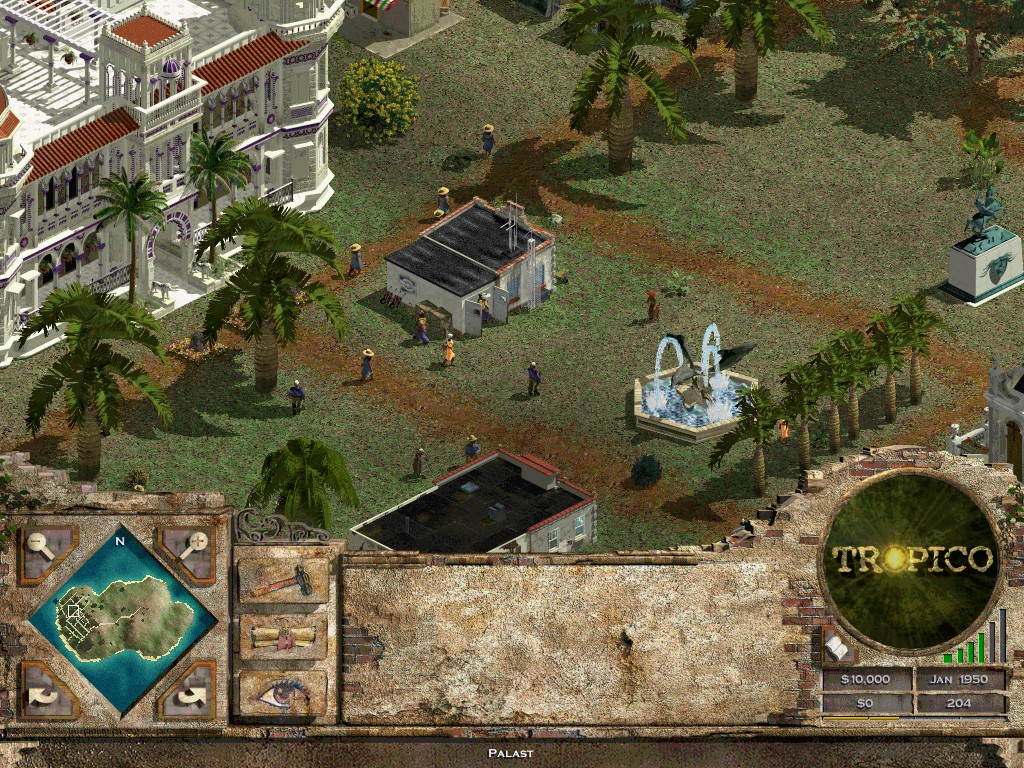
Task: Select the eye info-view button
Action: (x=283, y=691)
